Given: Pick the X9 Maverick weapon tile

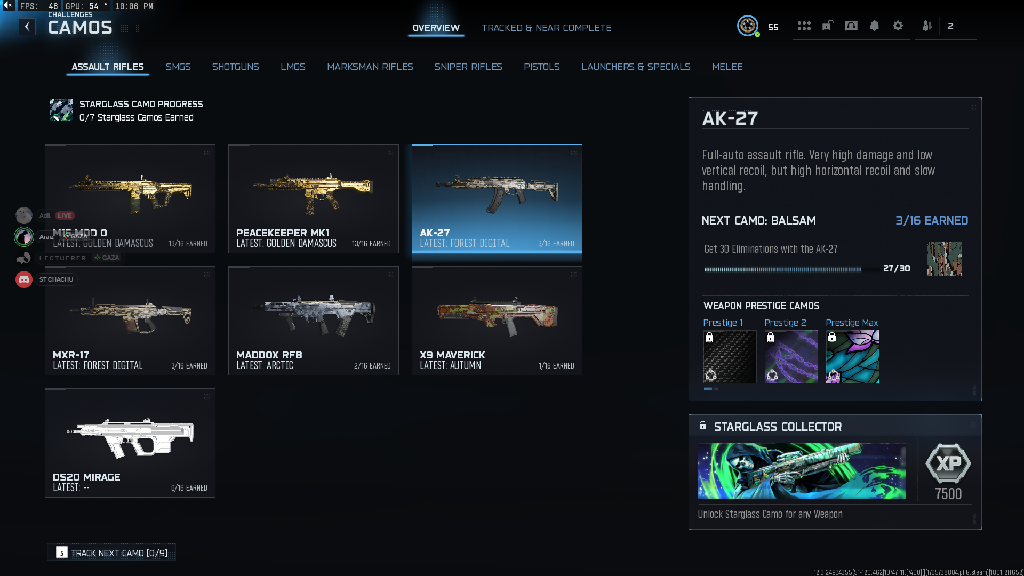Looking at the screenshot, I should [x=496, y=320].
